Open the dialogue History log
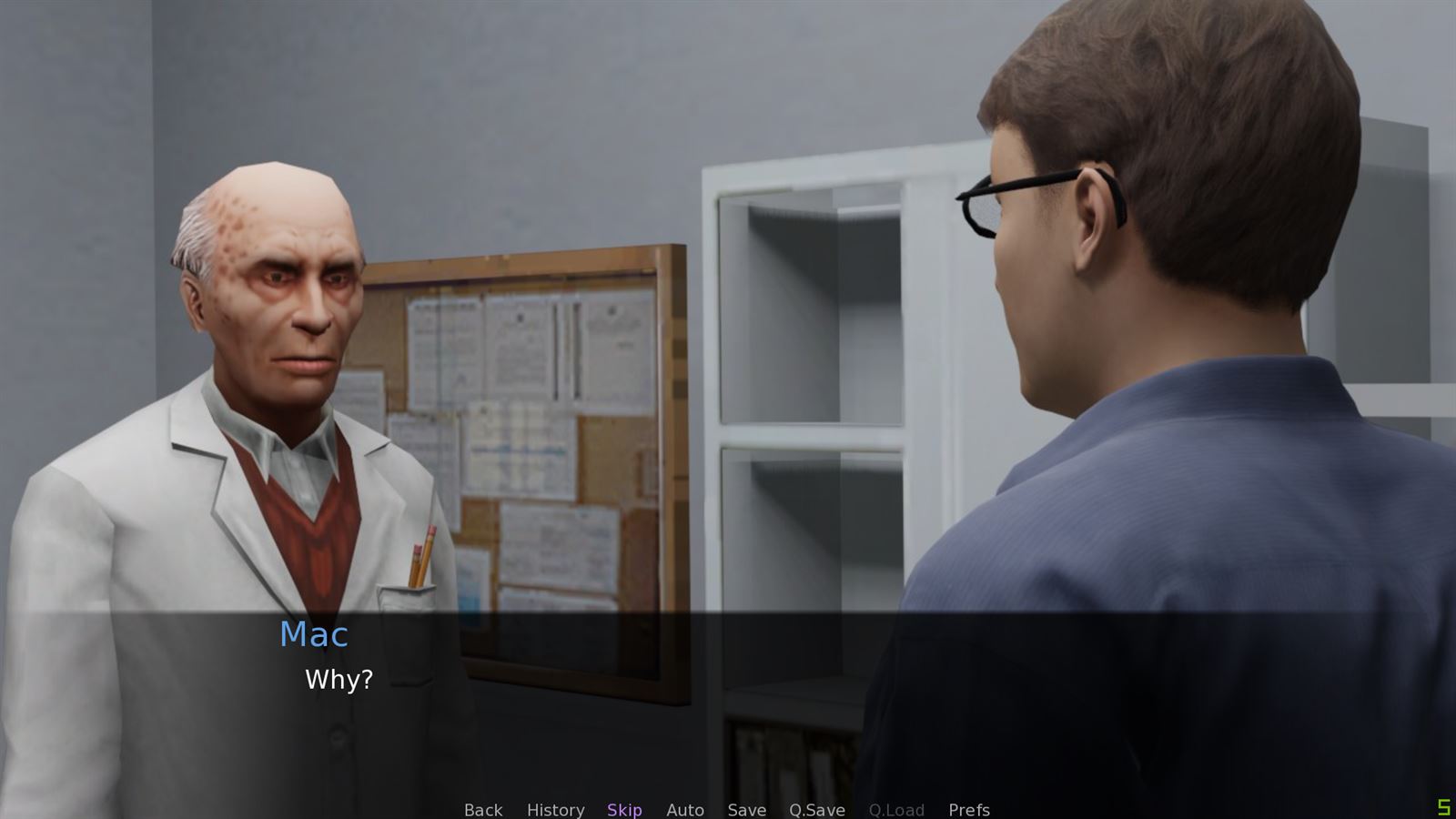The width and height of the screenshot is (1456, 819). (x=556, y=810)
